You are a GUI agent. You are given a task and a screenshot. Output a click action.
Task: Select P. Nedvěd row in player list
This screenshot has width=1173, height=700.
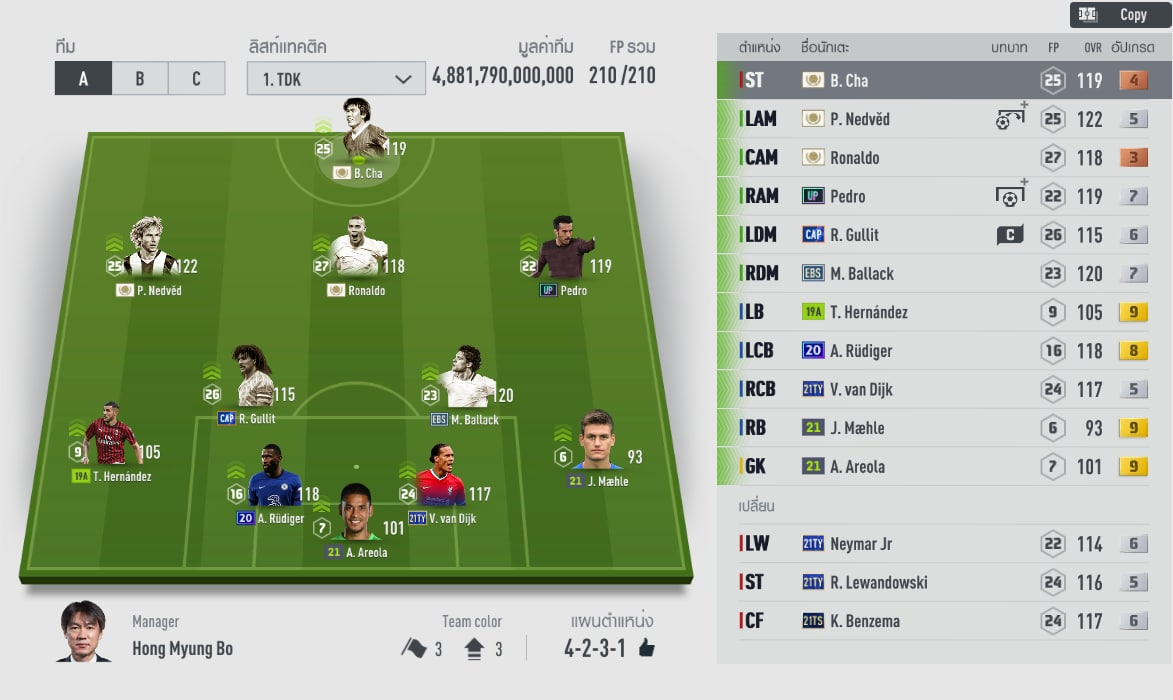[x=940, y=119]
